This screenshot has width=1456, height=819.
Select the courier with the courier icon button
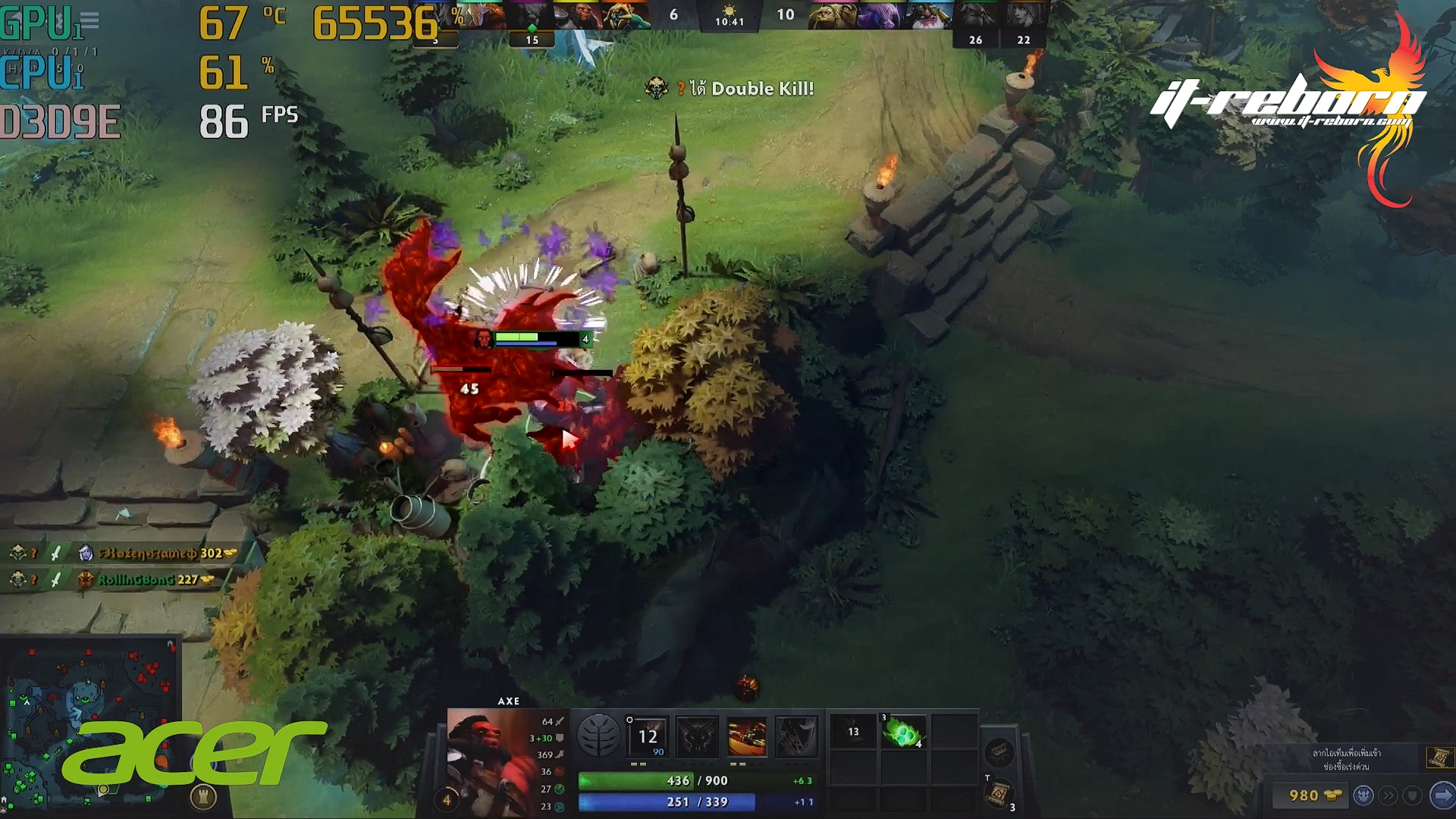pyautogui.click(x=1363, y=795)
